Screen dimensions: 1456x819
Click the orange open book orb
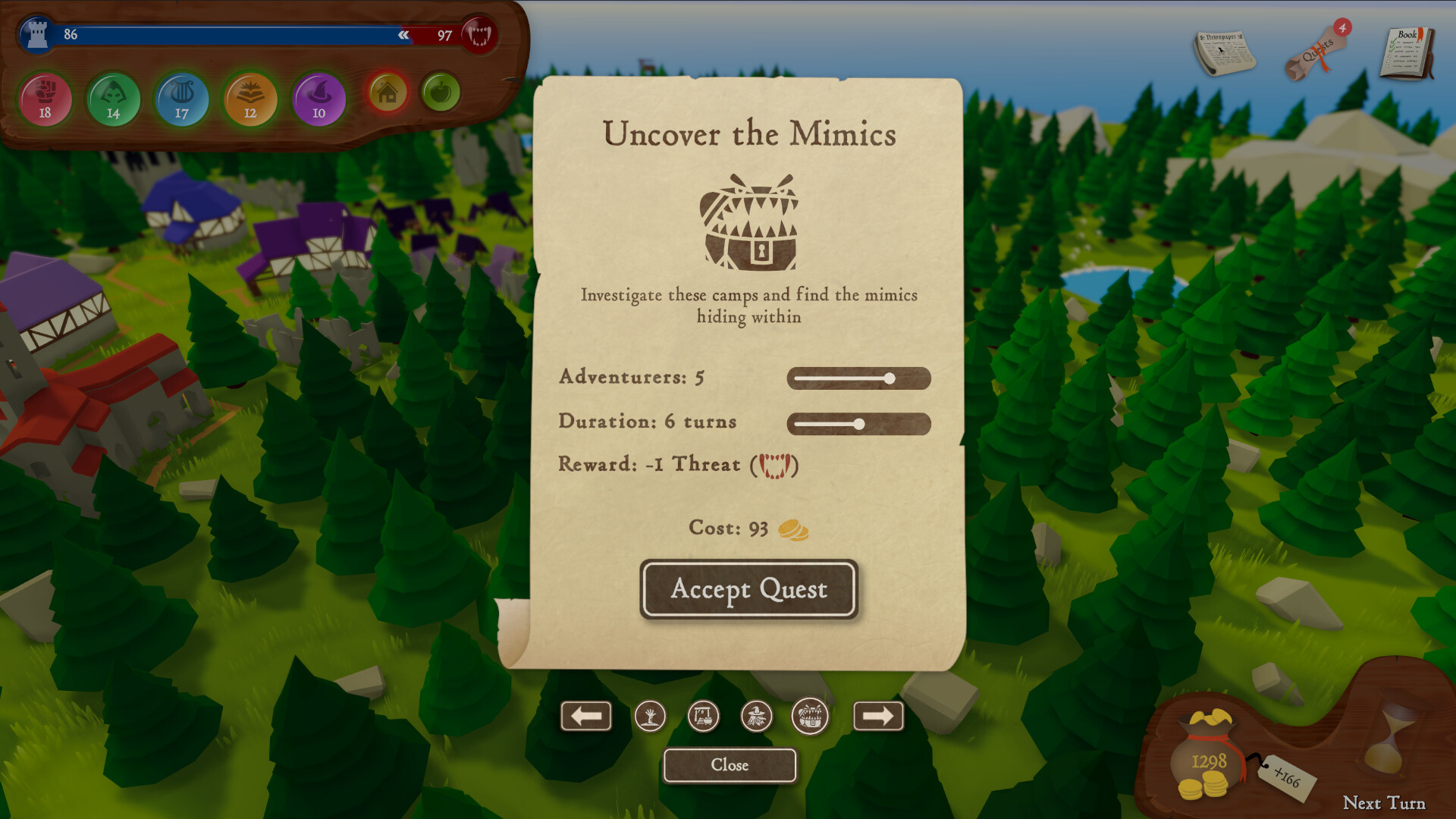pos(250,99)
